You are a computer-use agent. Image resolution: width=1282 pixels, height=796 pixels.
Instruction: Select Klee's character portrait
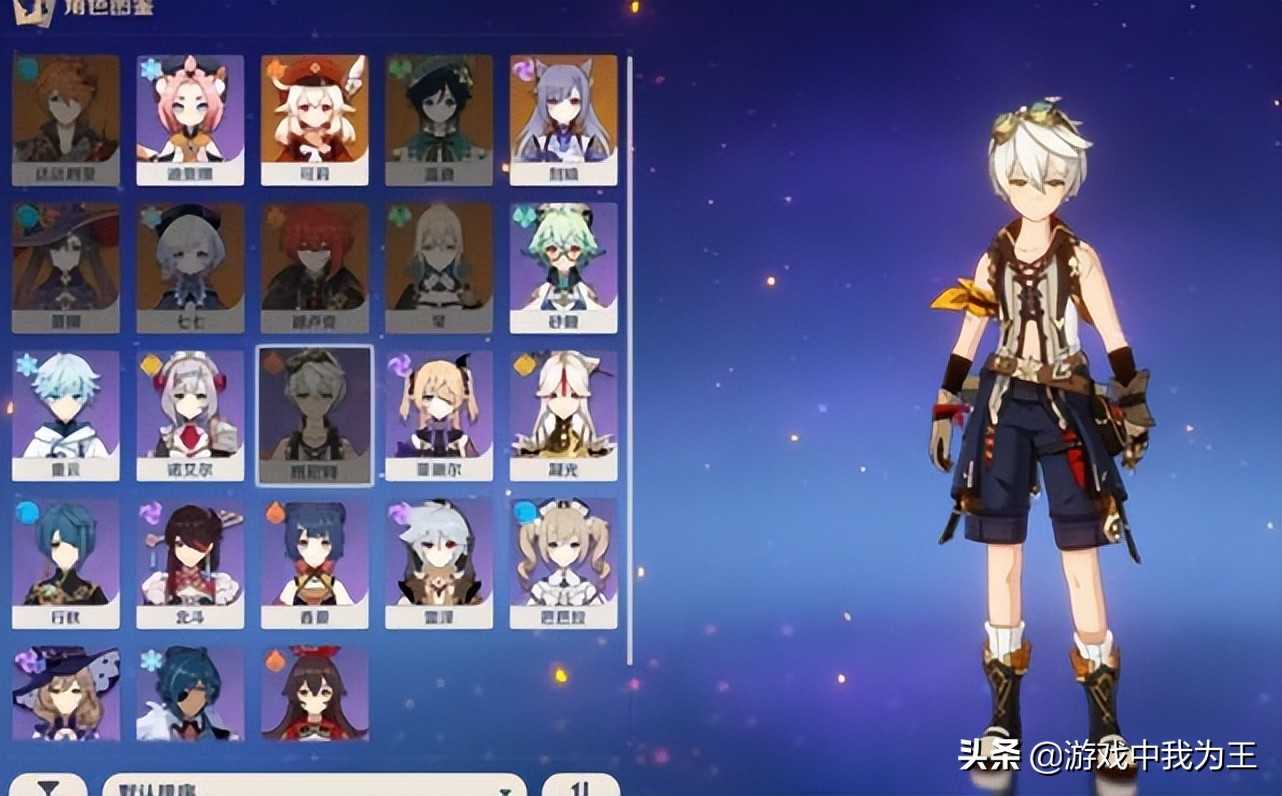(314, 115)
